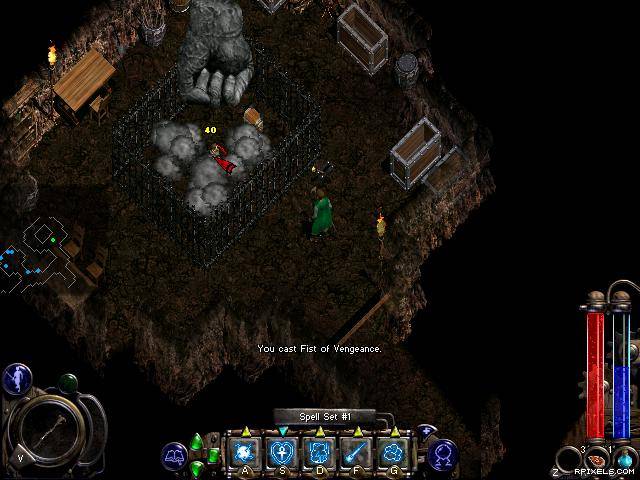Use the blue mana potion slot
The image size is (640, 480).
click(624, 460)
